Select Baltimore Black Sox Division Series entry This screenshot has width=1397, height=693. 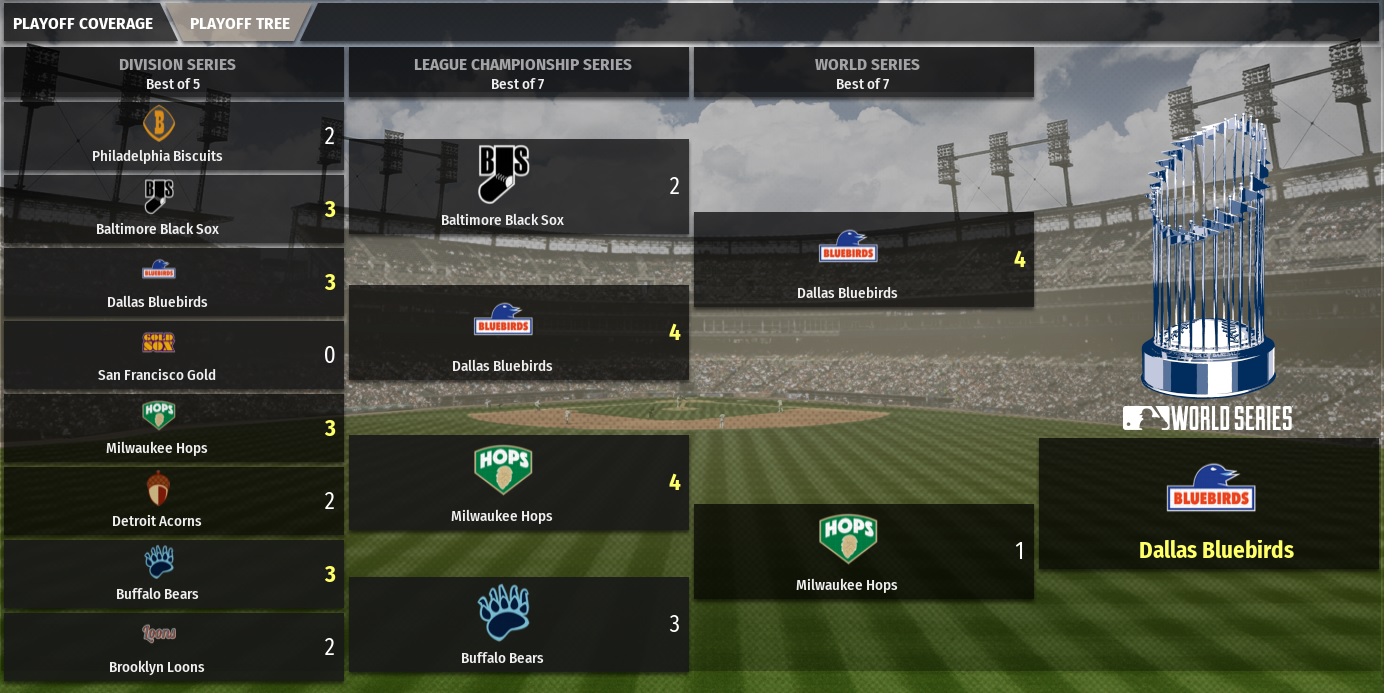tap(173, 209)
